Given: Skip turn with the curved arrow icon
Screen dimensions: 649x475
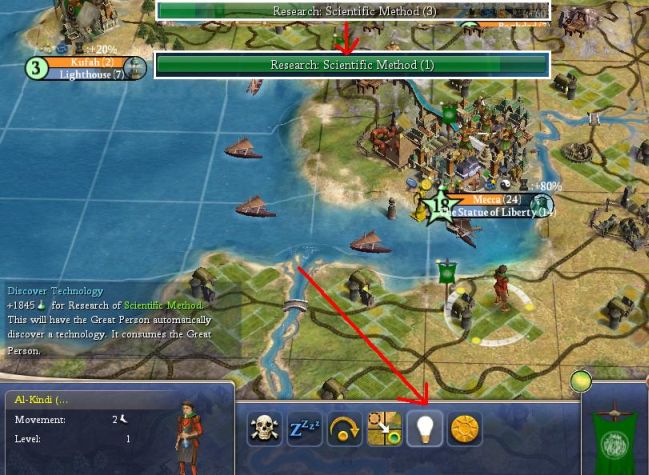Looking at the screenshot, I should (x=345, y=429).
